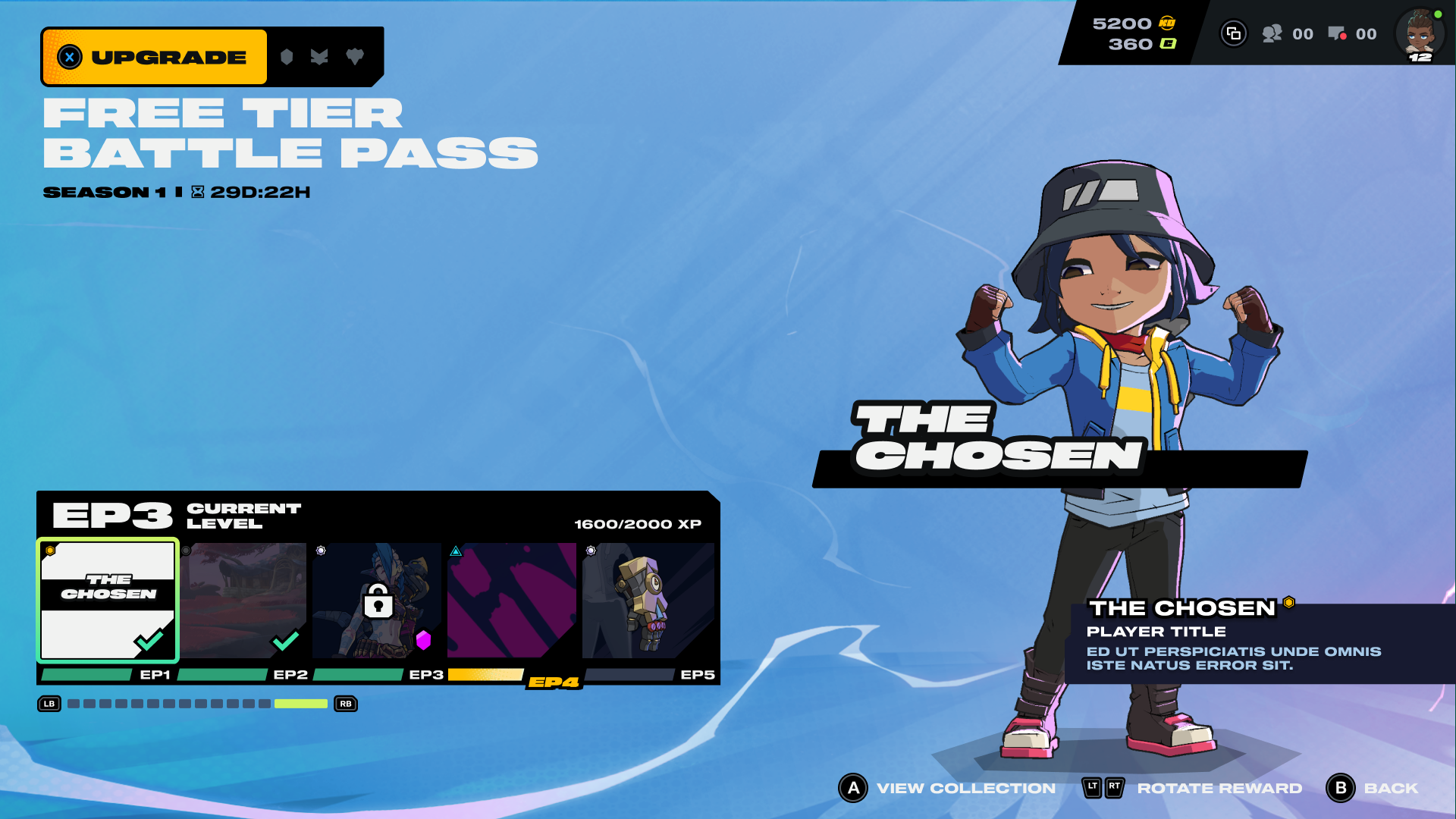Open View Collection

[x=947, y=788]
